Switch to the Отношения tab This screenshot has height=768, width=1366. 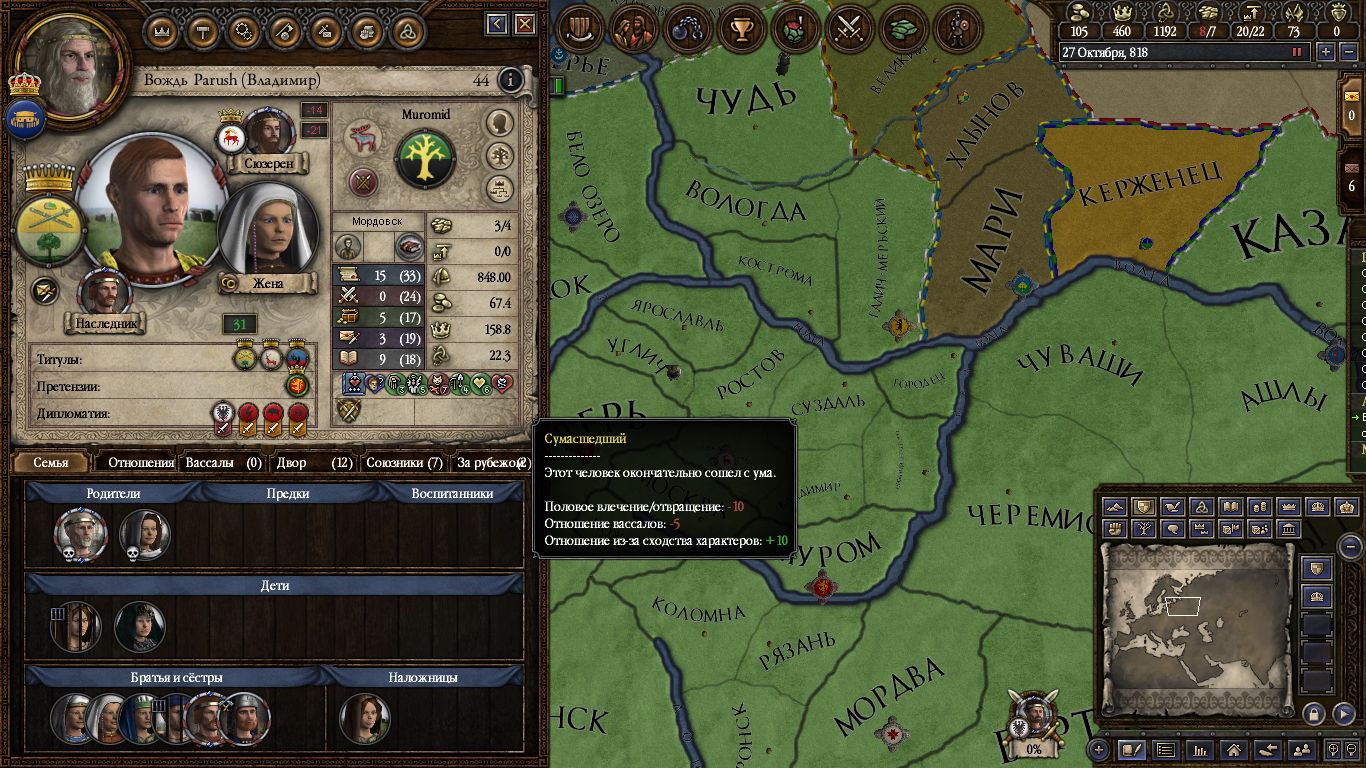tap(141, 463)
